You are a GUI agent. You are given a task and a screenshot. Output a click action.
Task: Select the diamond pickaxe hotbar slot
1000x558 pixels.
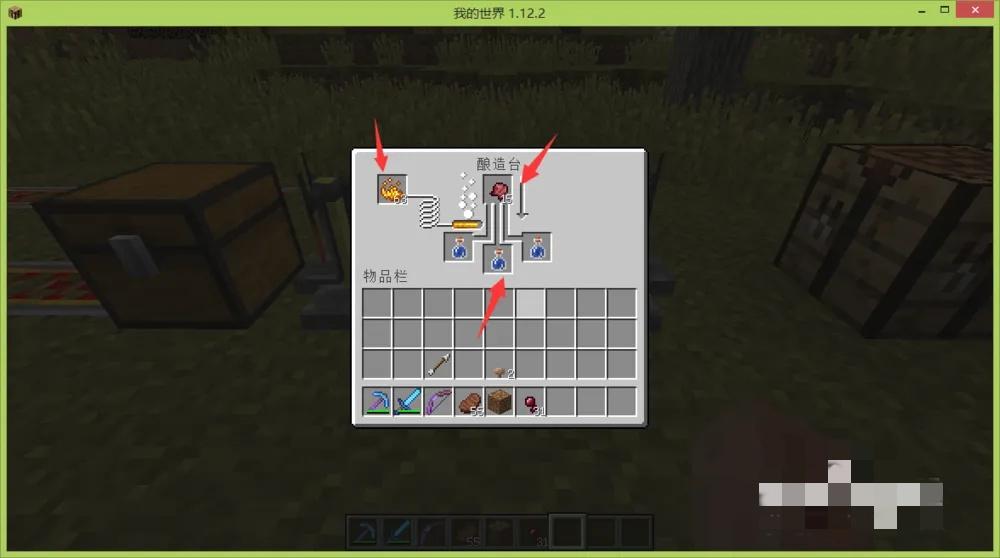377,402
